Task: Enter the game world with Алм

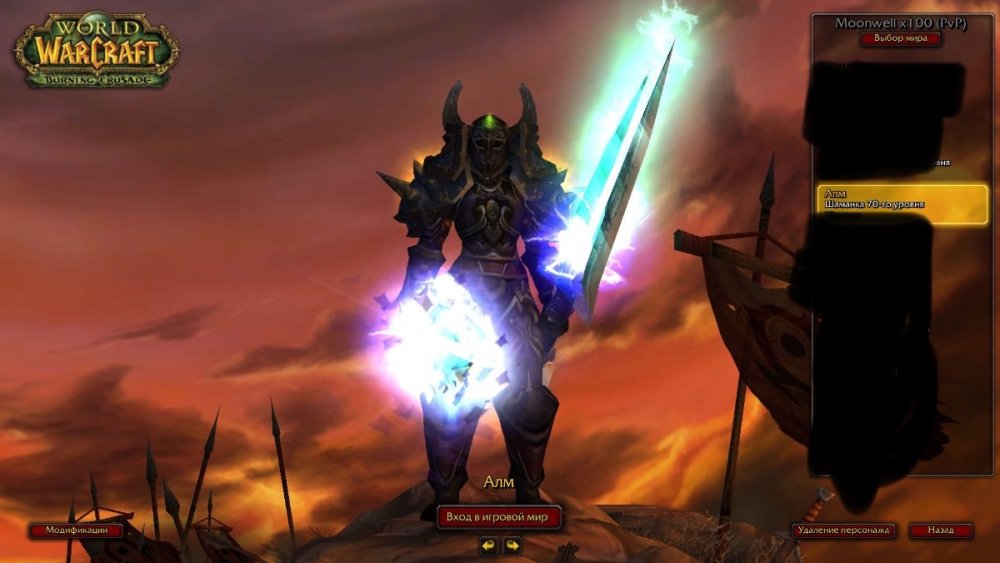Action: point(499,516)
